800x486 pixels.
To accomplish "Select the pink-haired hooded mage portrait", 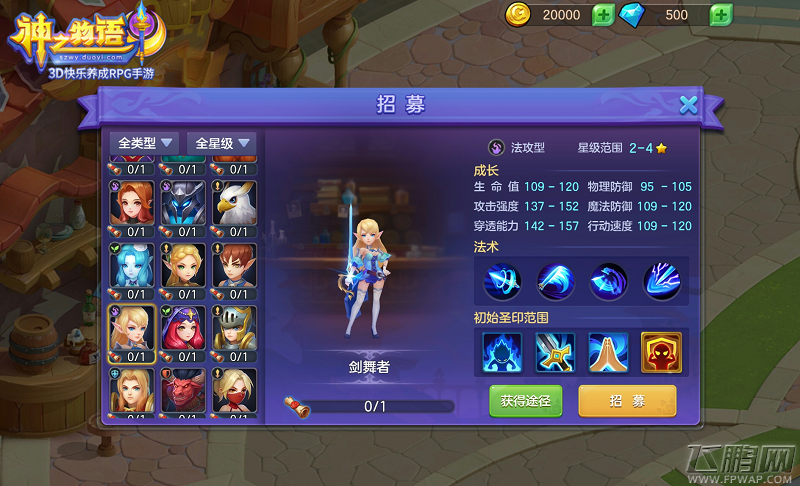I will point(182,327).
